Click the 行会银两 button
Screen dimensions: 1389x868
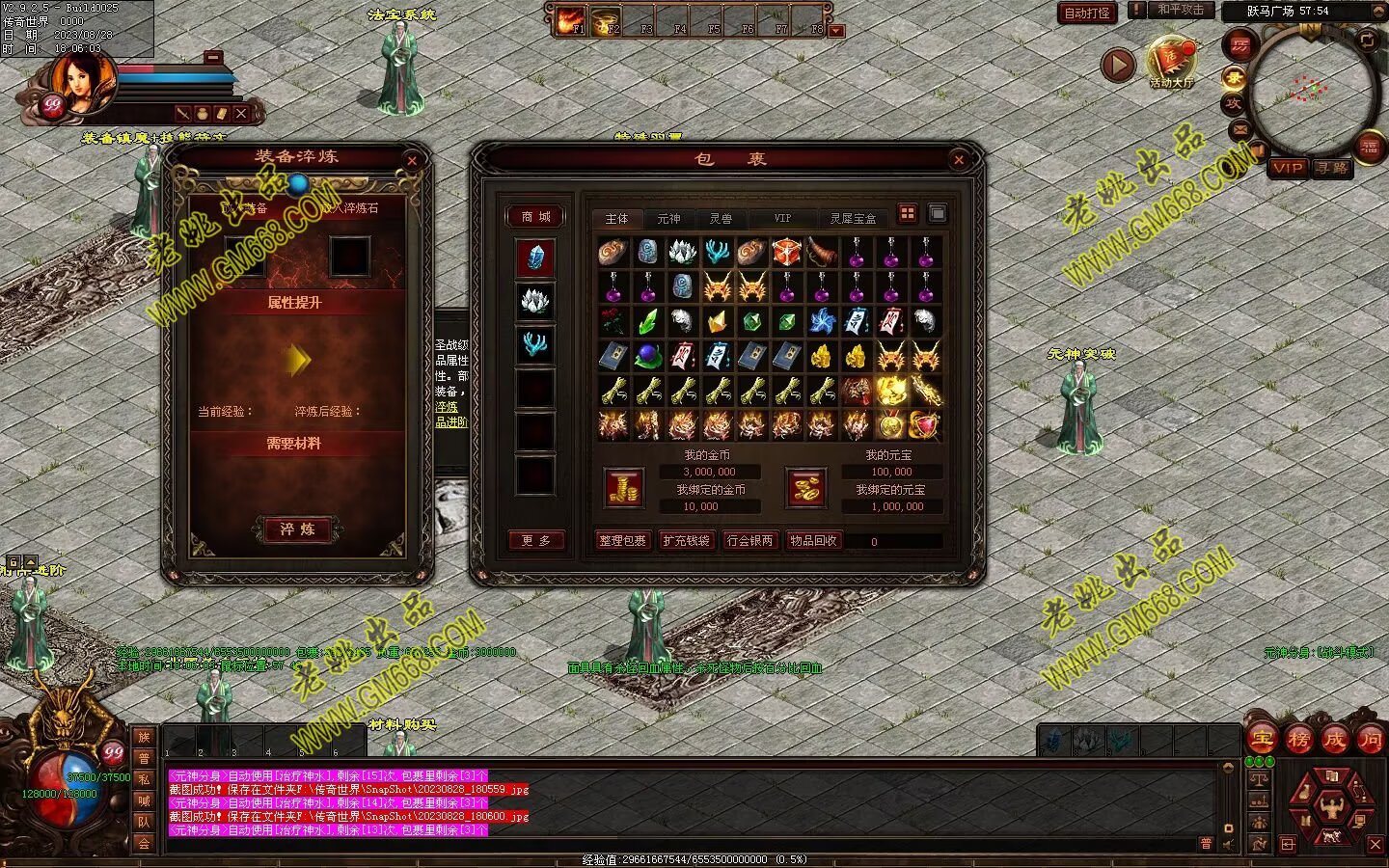749,541
